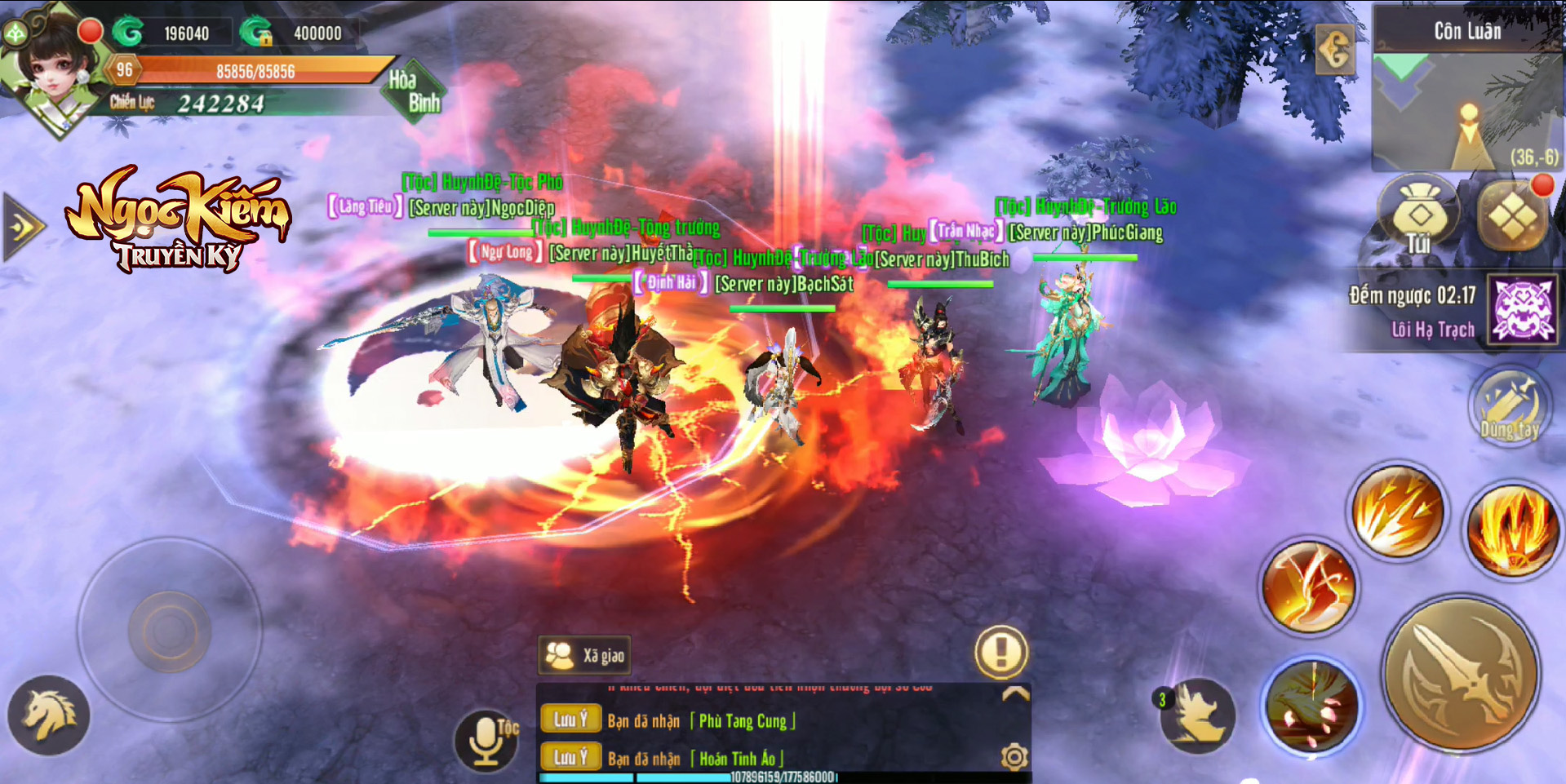
Task: Use the winged dodge skill
Action: [x=1197, y=715]
